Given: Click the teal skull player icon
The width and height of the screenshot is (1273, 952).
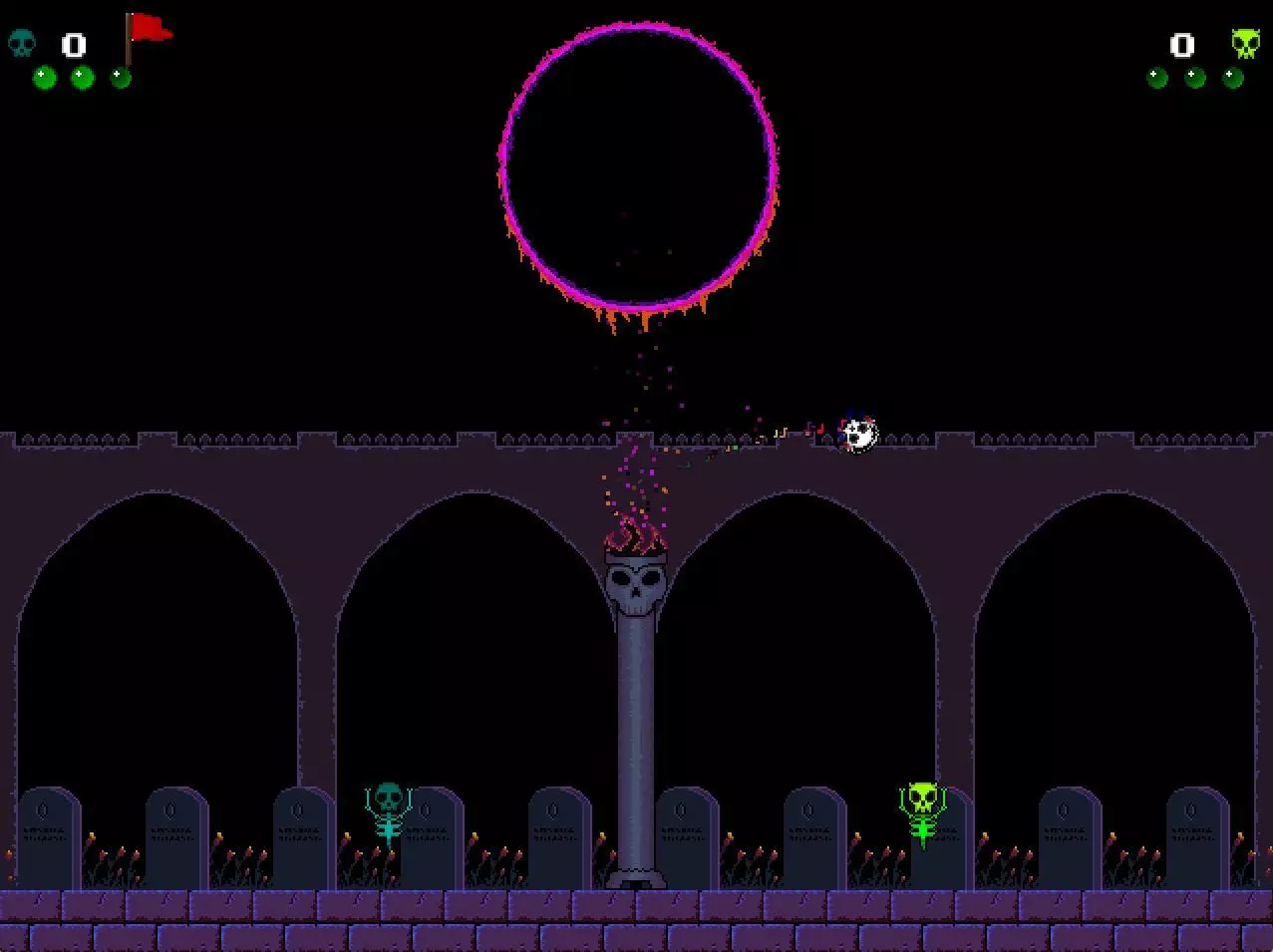Looking at the screenshot, I should click(21, 44).
